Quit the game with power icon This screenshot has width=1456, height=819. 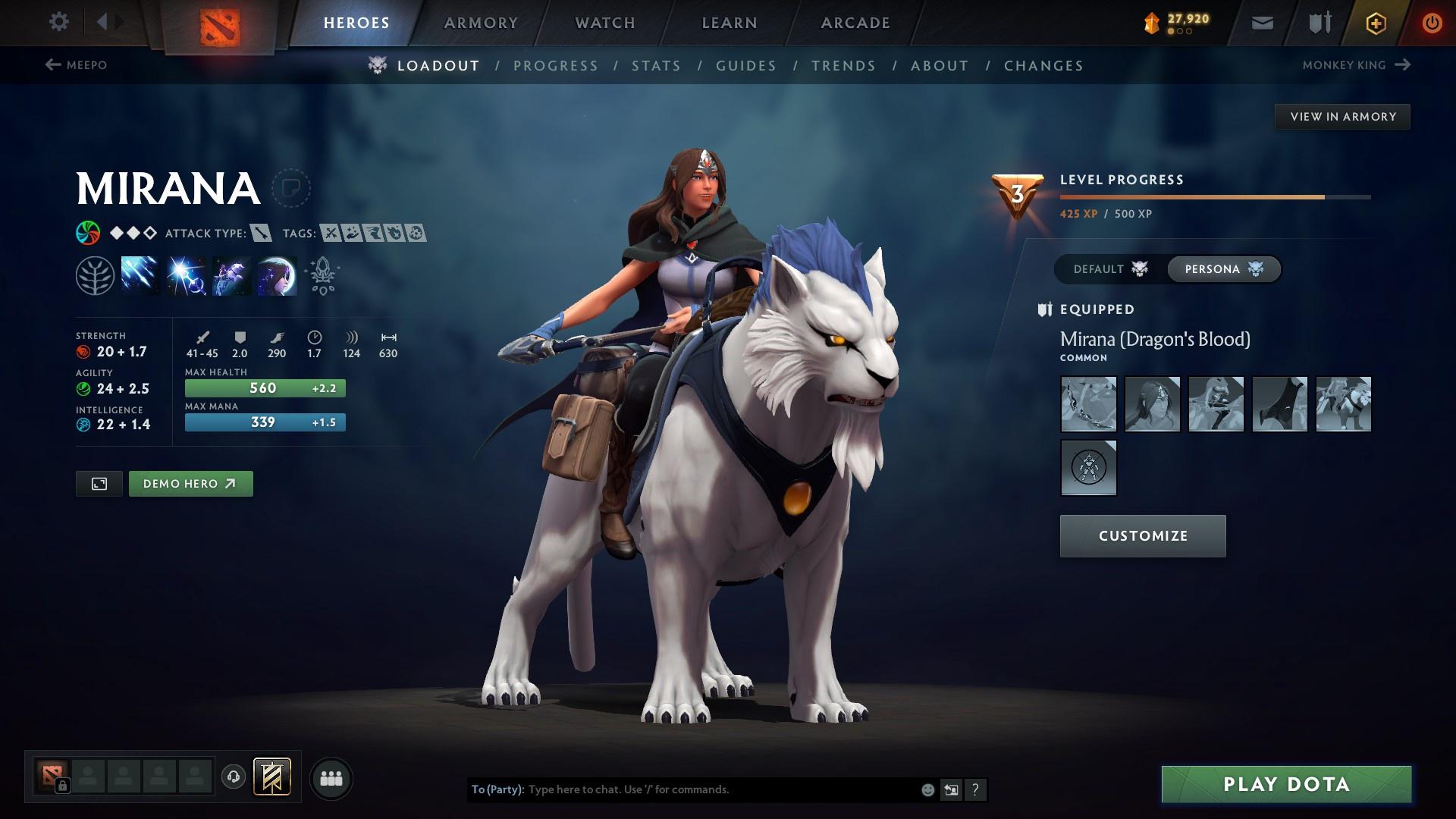pos(1432,23)
